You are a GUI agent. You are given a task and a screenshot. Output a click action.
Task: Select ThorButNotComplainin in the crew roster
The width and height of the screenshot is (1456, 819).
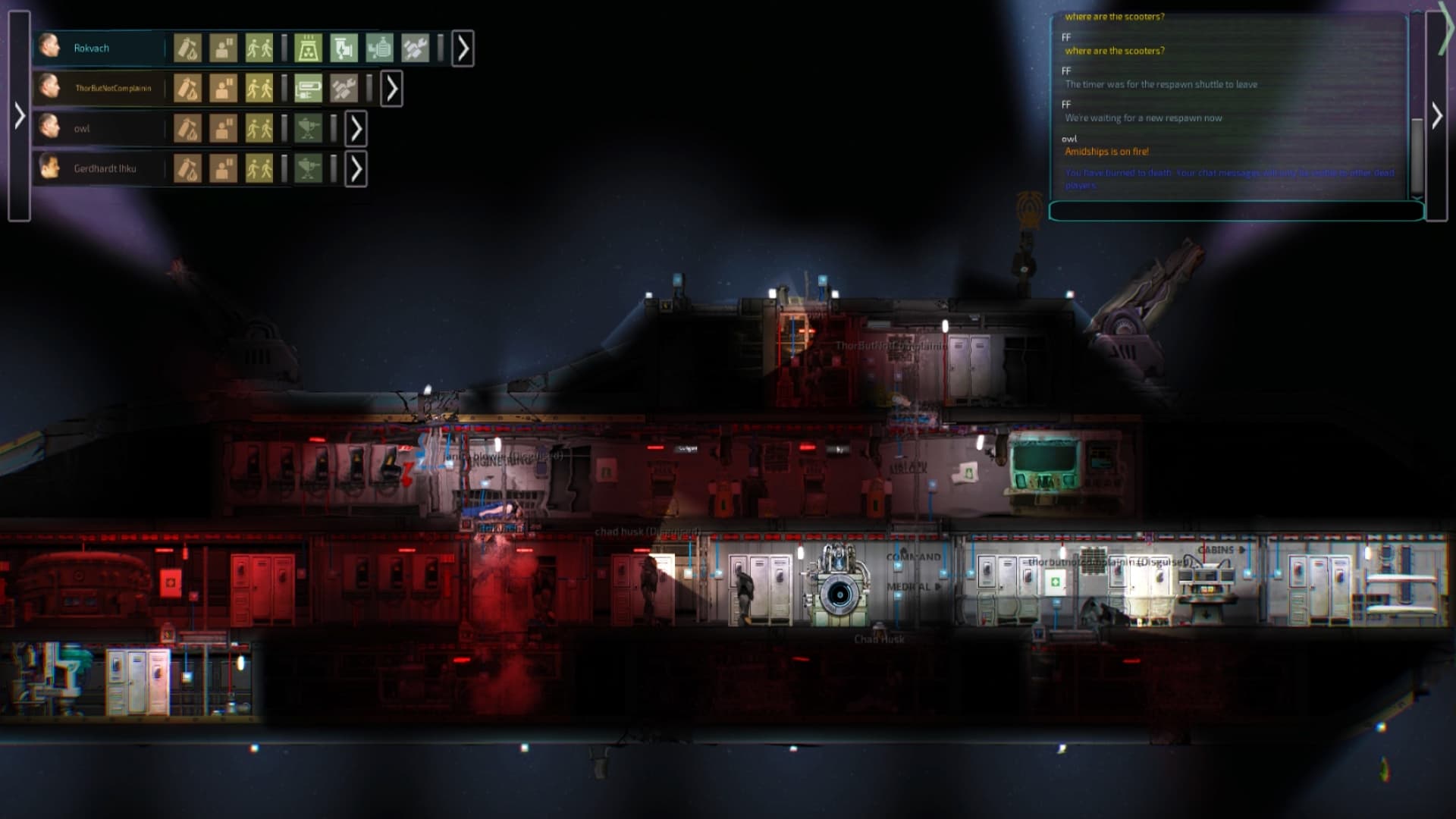[114, 88]
